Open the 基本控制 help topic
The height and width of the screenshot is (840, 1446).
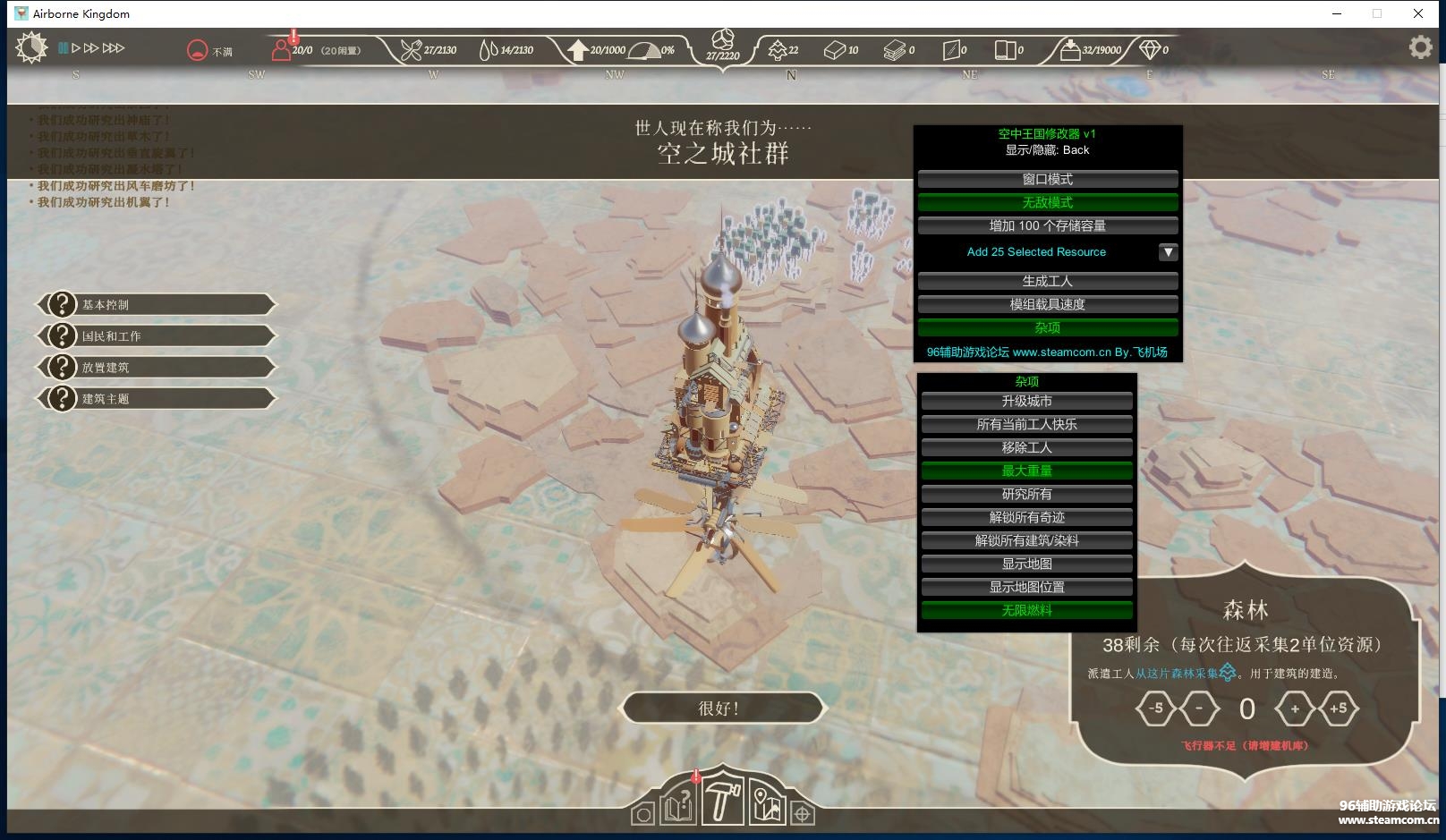(157, 305)
